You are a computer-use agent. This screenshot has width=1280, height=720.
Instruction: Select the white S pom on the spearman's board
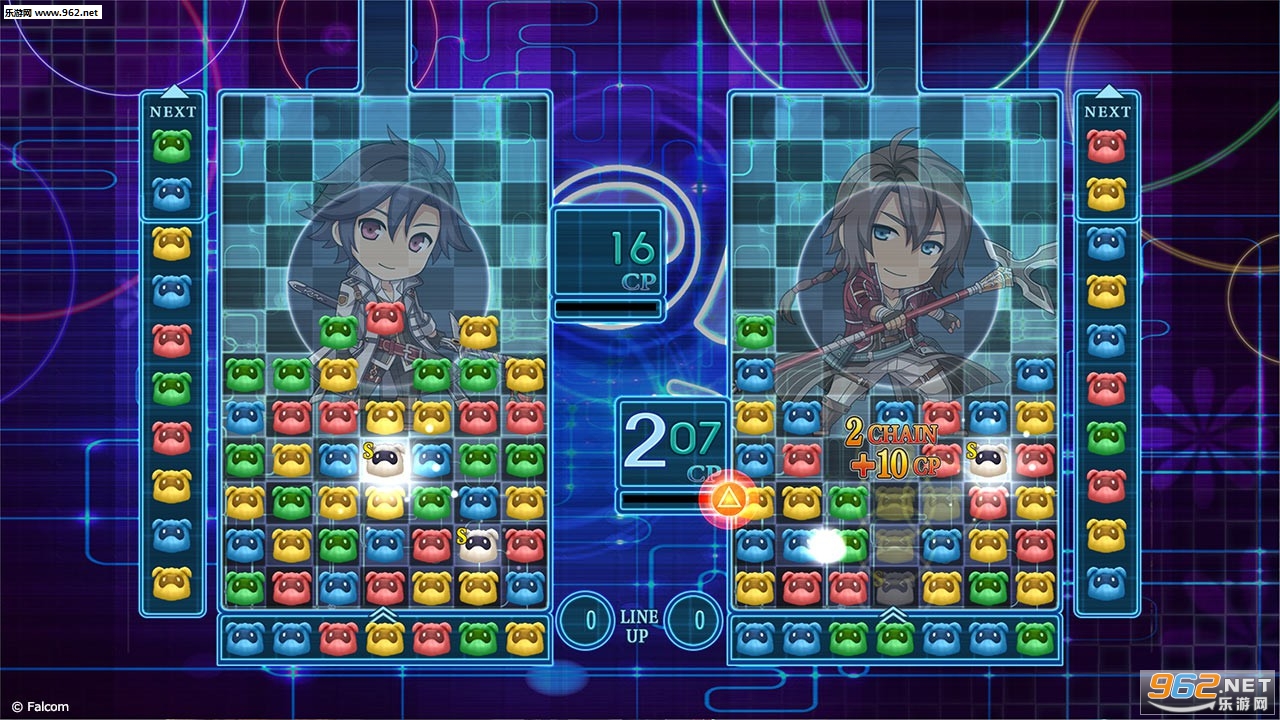click(988, 458)
